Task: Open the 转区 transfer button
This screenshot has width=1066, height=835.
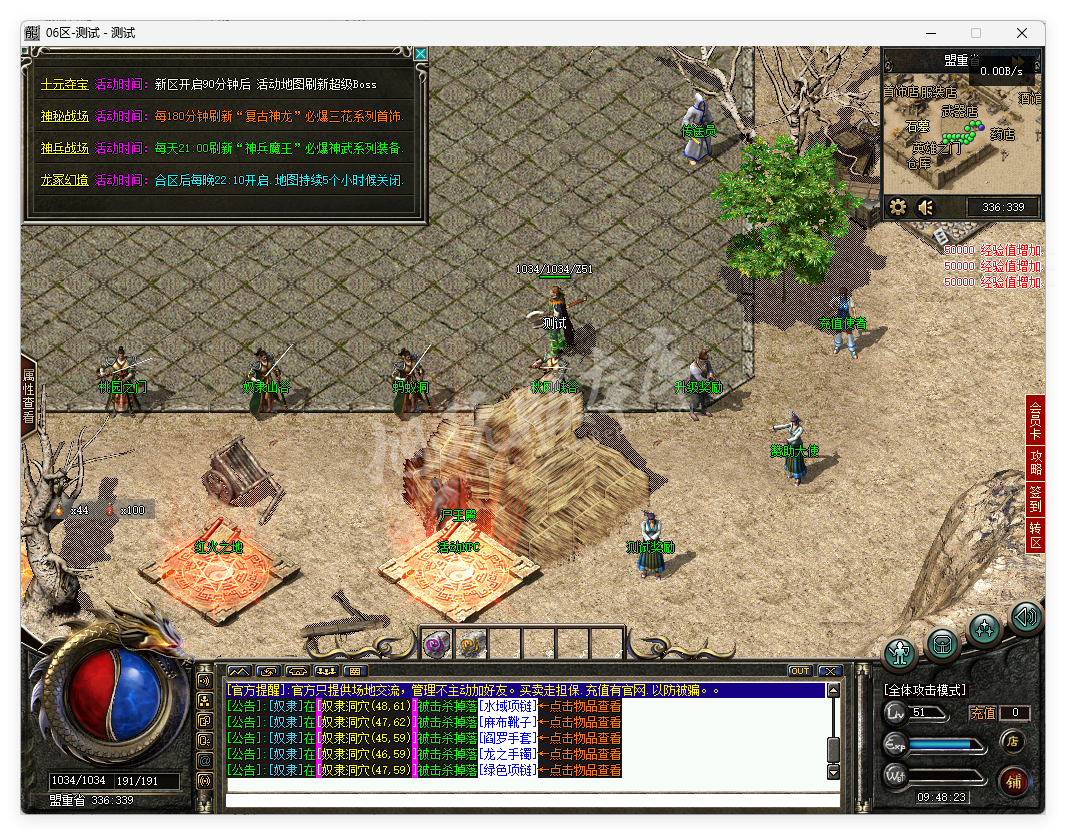Action: click(x=1035, y=535)
